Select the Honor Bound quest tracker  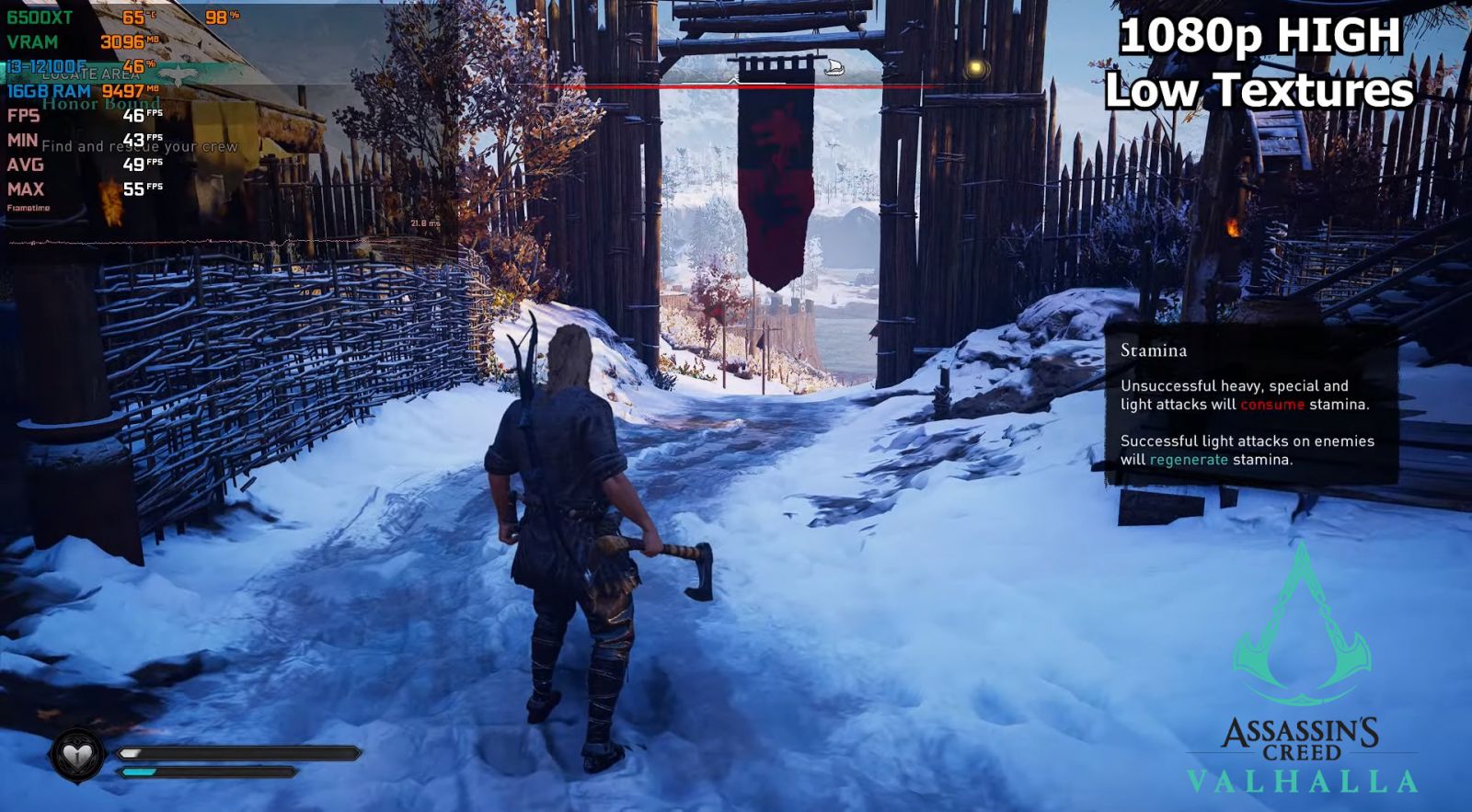point(101,104)
